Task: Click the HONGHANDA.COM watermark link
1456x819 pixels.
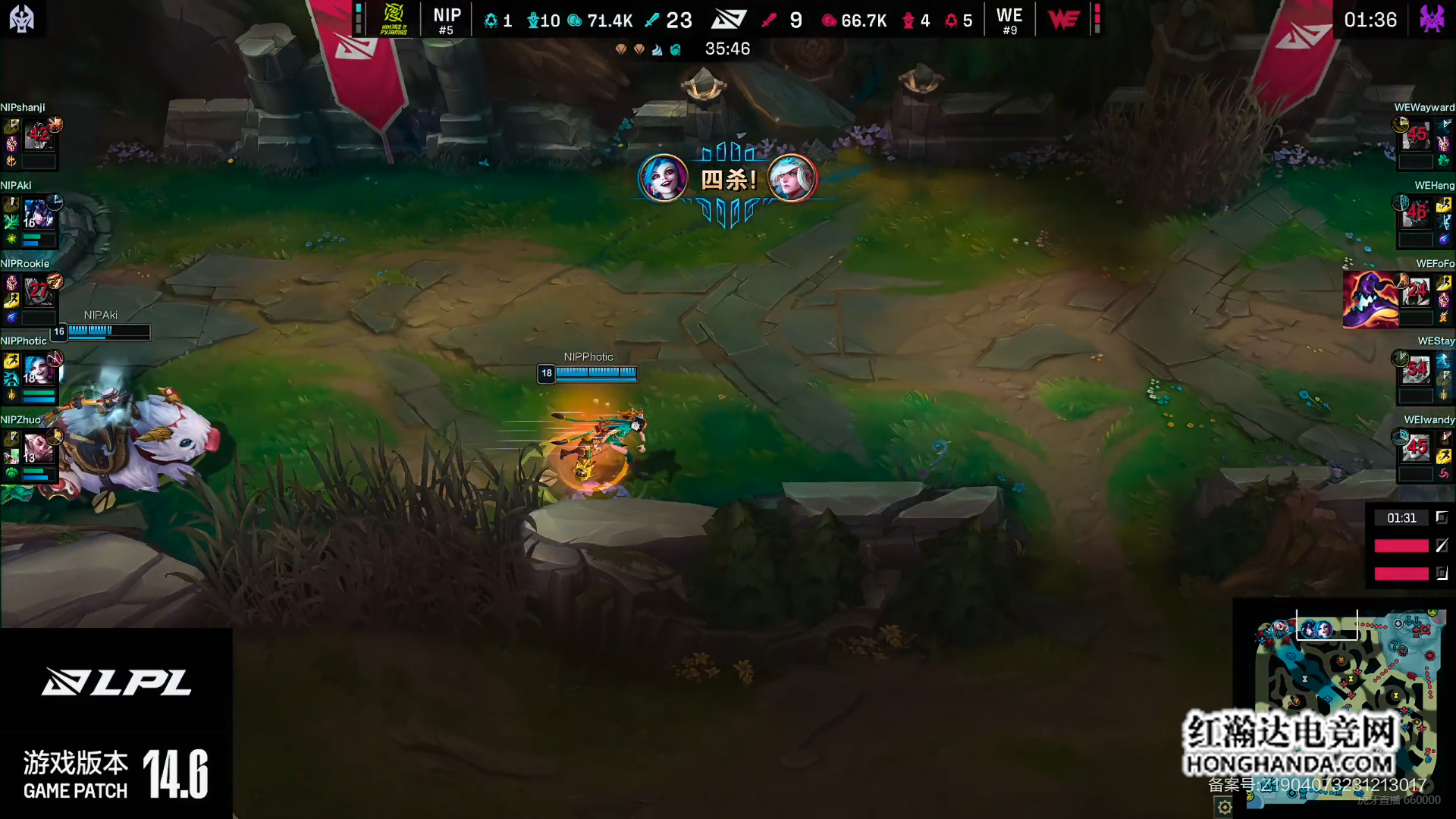Action: 1289,764
